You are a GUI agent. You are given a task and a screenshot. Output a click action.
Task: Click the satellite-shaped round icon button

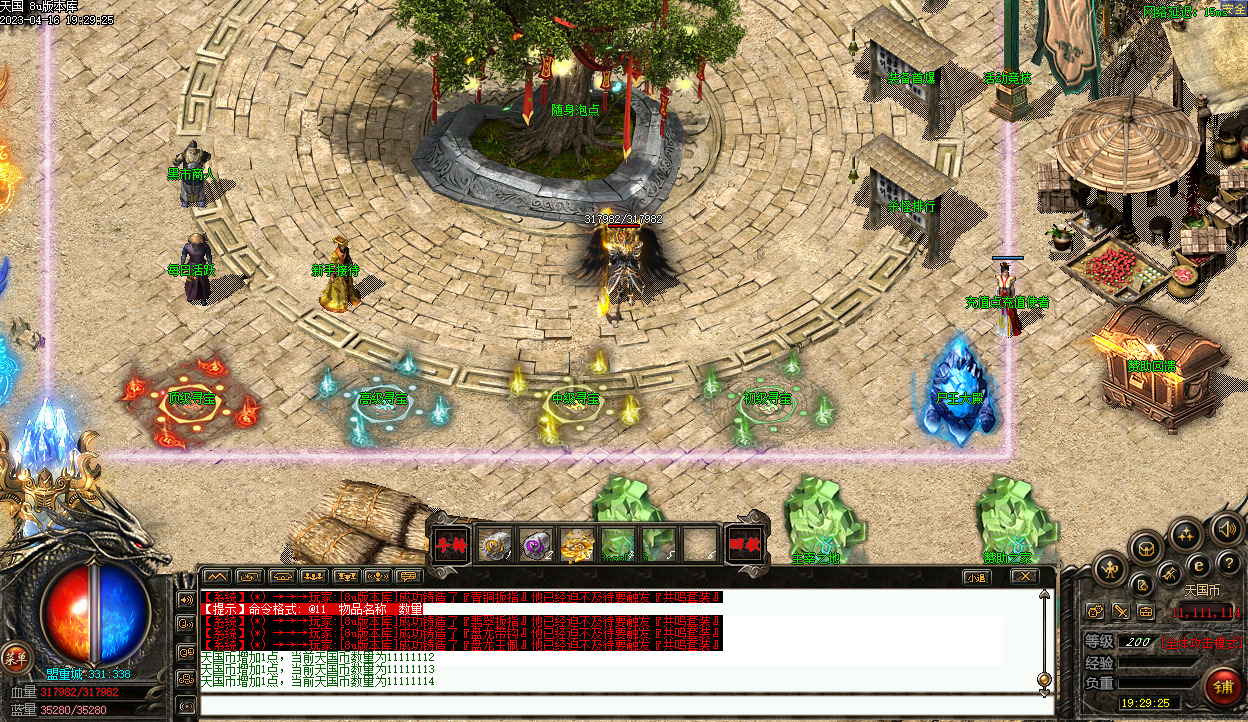pos(1170,574)
